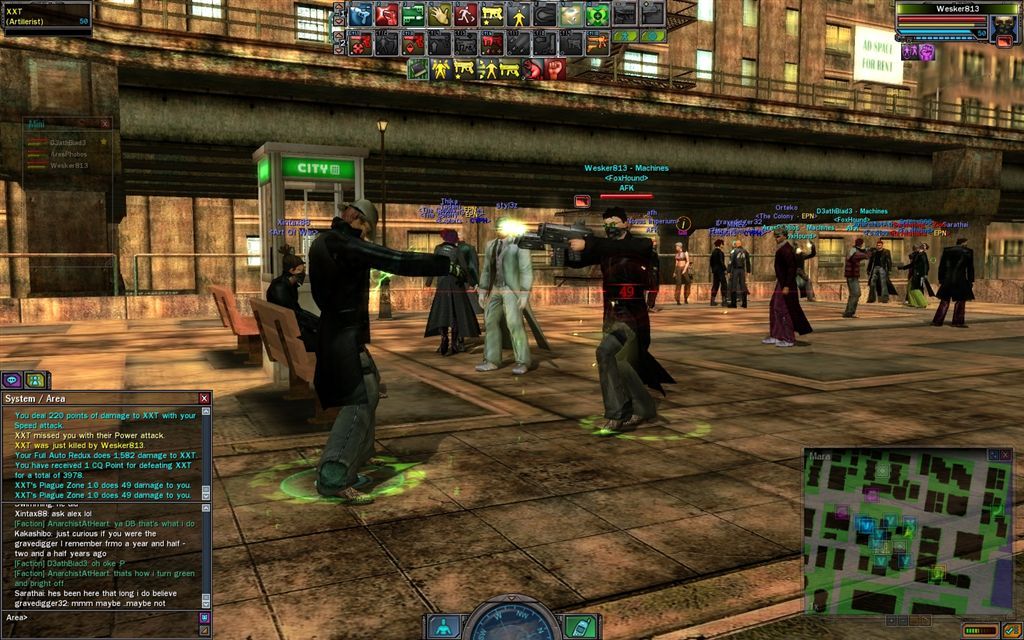Select team member Wesker813 in team list
This screenshot has width=1024, height=640.
[70, 166]
